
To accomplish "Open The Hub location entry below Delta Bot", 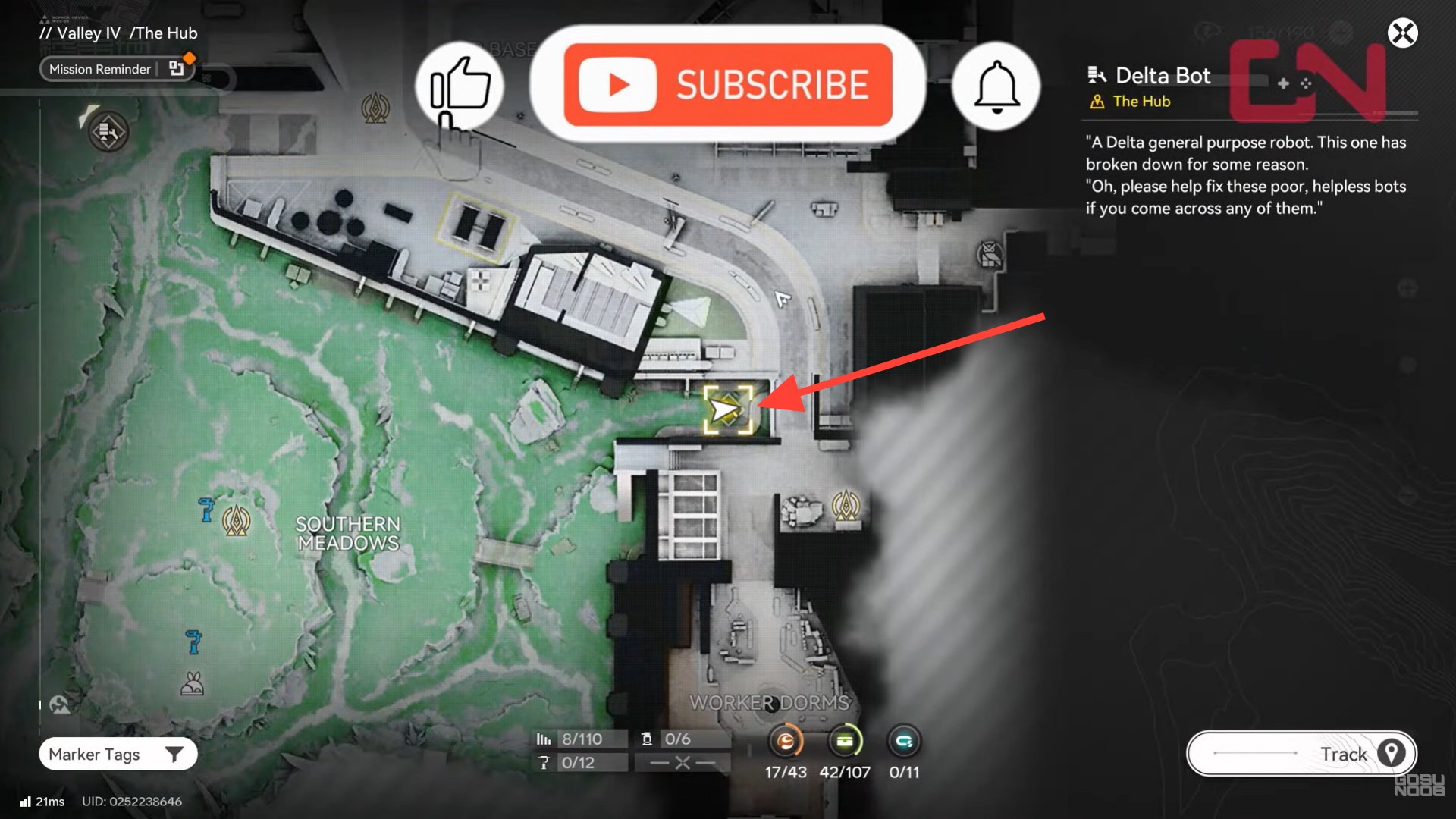I will 1140,101.
